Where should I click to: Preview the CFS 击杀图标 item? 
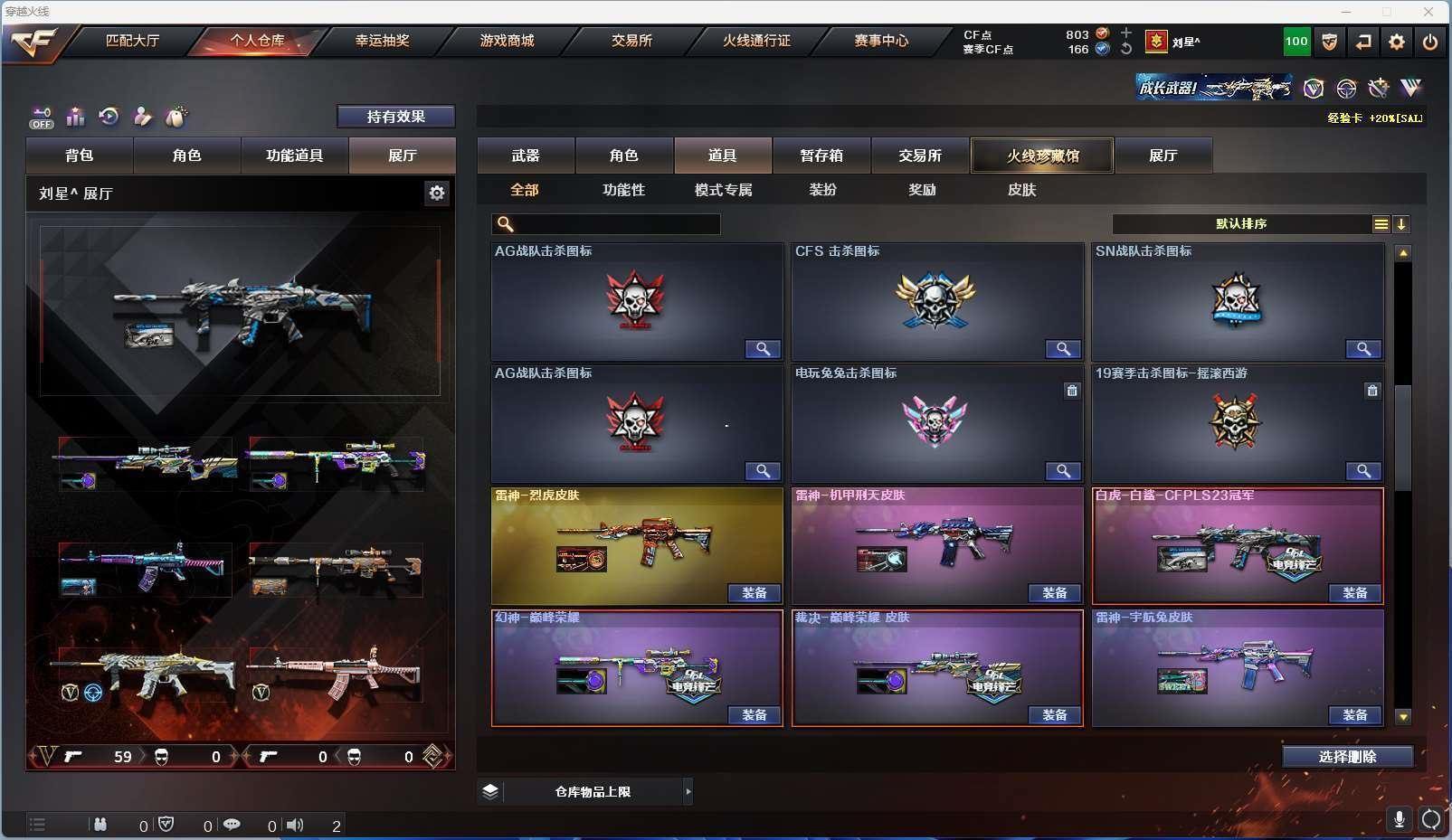[1063, 349]
